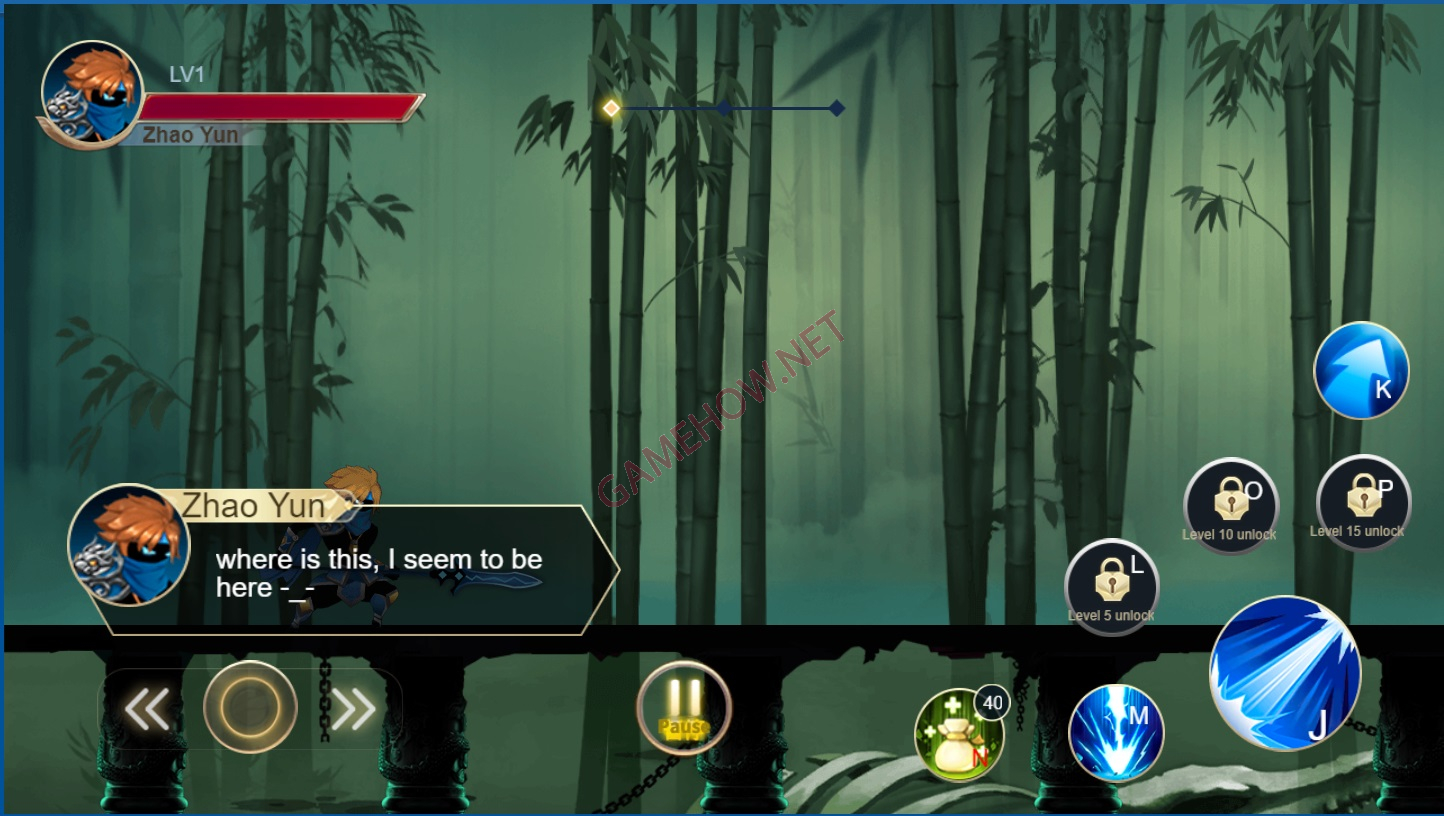Image resolution: width=1444 pixels, height=816 pixels.
Task: Tap the left movement arrow
Action: click(146, 708)
